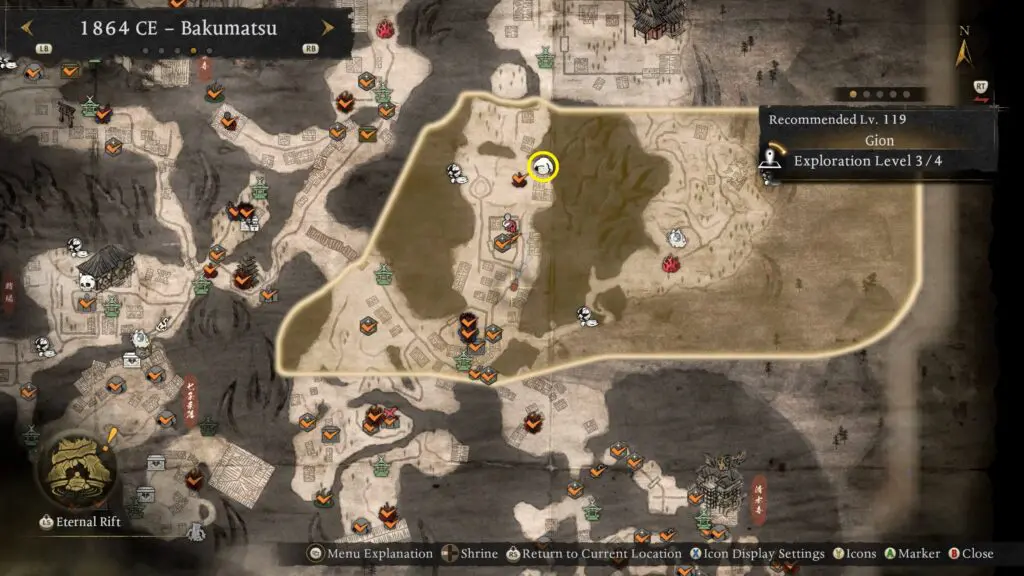The width and height of the screenshot is (1024, 576).
Task: Select the white beast marker in Gion
Action: [x=676, y=237]
